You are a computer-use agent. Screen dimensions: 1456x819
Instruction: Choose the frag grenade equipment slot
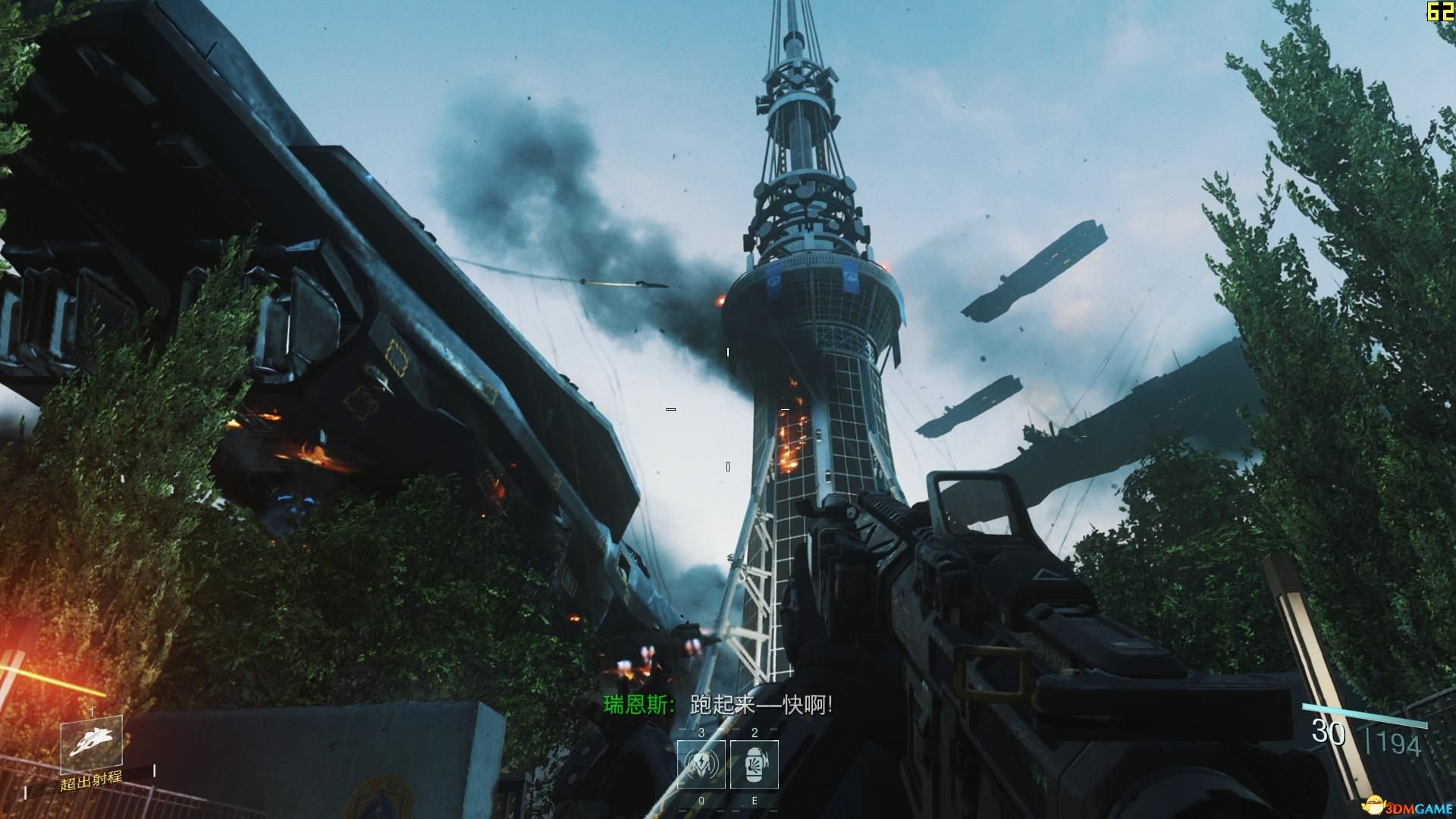(755, 764)
